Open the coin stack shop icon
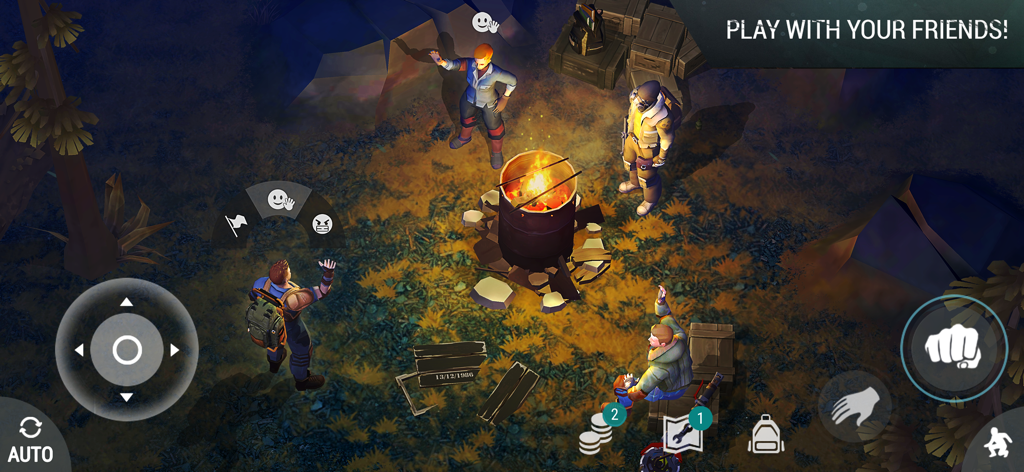This screenshot has width=1024, height=472. point(598,432)
